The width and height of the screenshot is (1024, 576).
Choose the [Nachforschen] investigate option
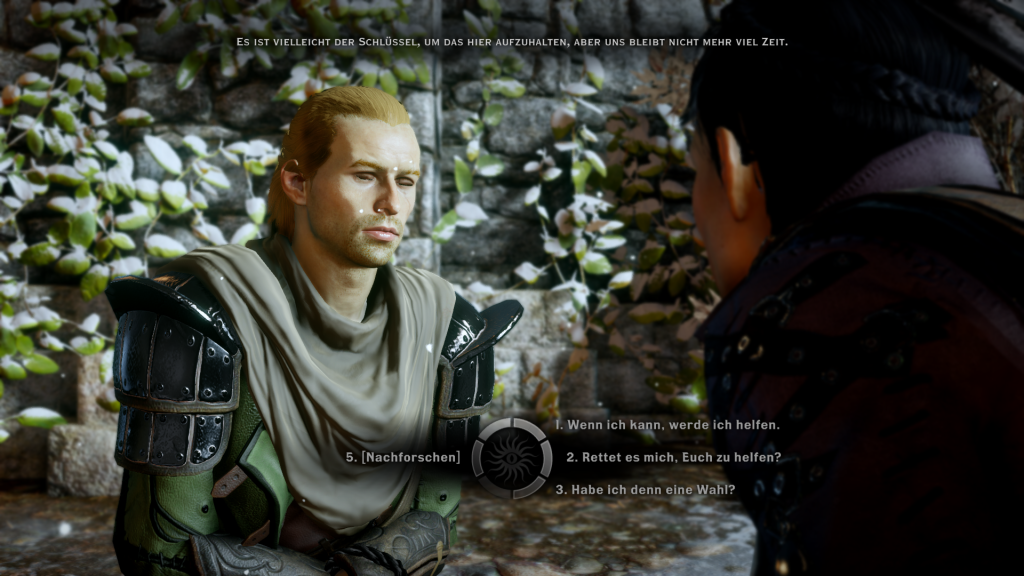pos(404,457)
